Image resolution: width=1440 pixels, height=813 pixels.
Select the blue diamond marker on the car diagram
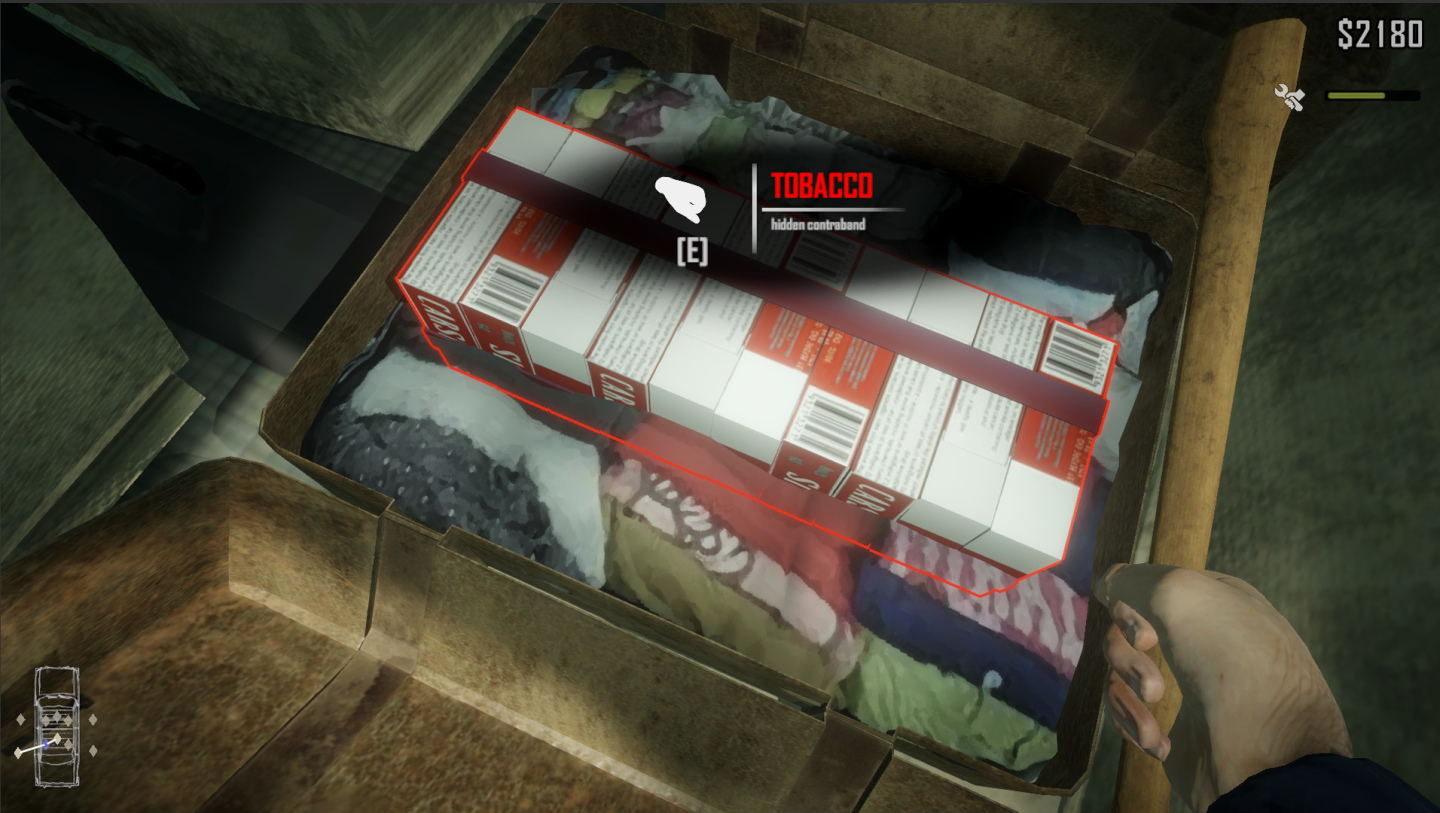click(x=46, y=744)
